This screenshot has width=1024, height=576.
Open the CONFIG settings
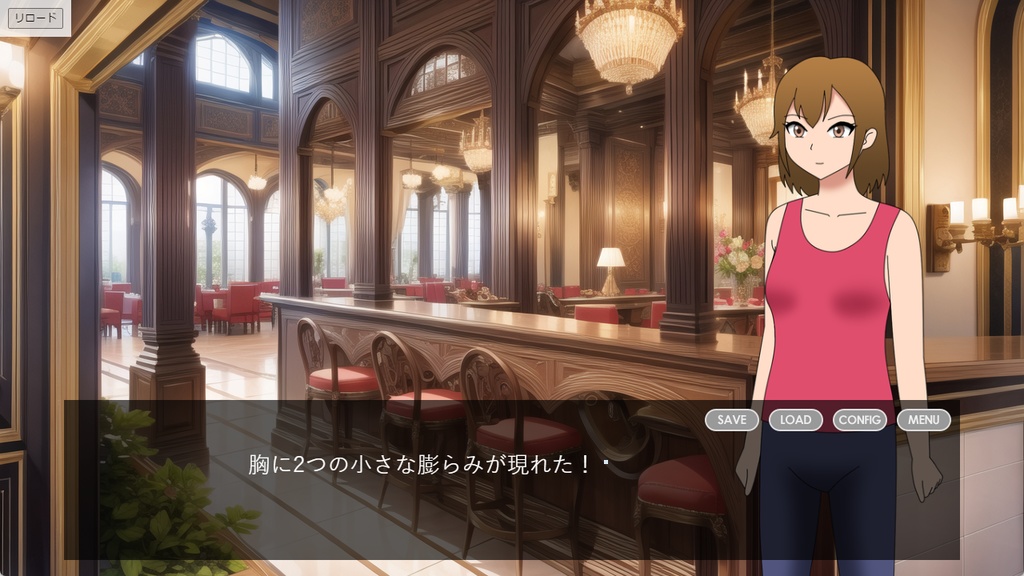(x=860, y=420)
